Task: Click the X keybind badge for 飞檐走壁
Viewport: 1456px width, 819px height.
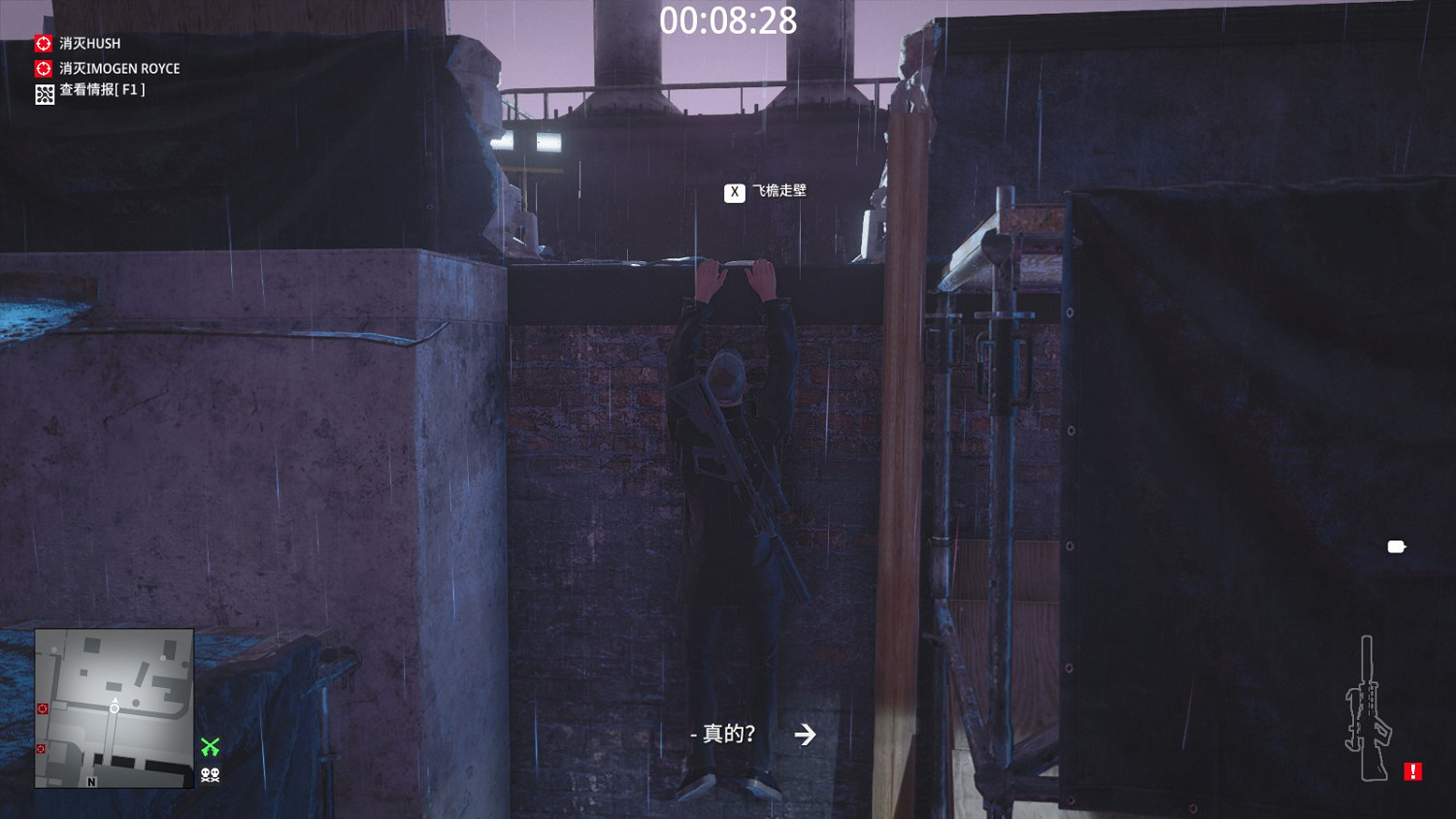Action: pyautogui.click(x=734, y=191)
